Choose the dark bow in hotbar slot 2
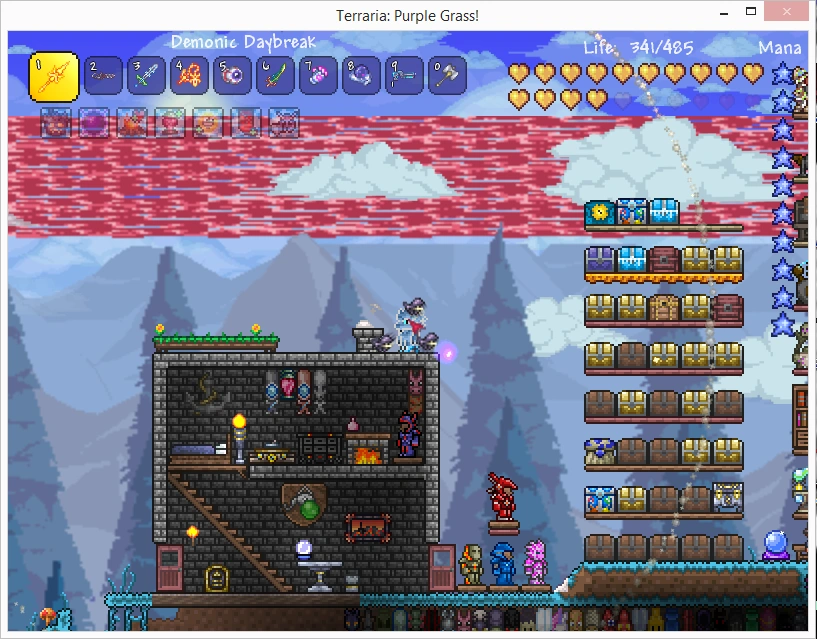The image size is (817, 639). click(103, 75)
